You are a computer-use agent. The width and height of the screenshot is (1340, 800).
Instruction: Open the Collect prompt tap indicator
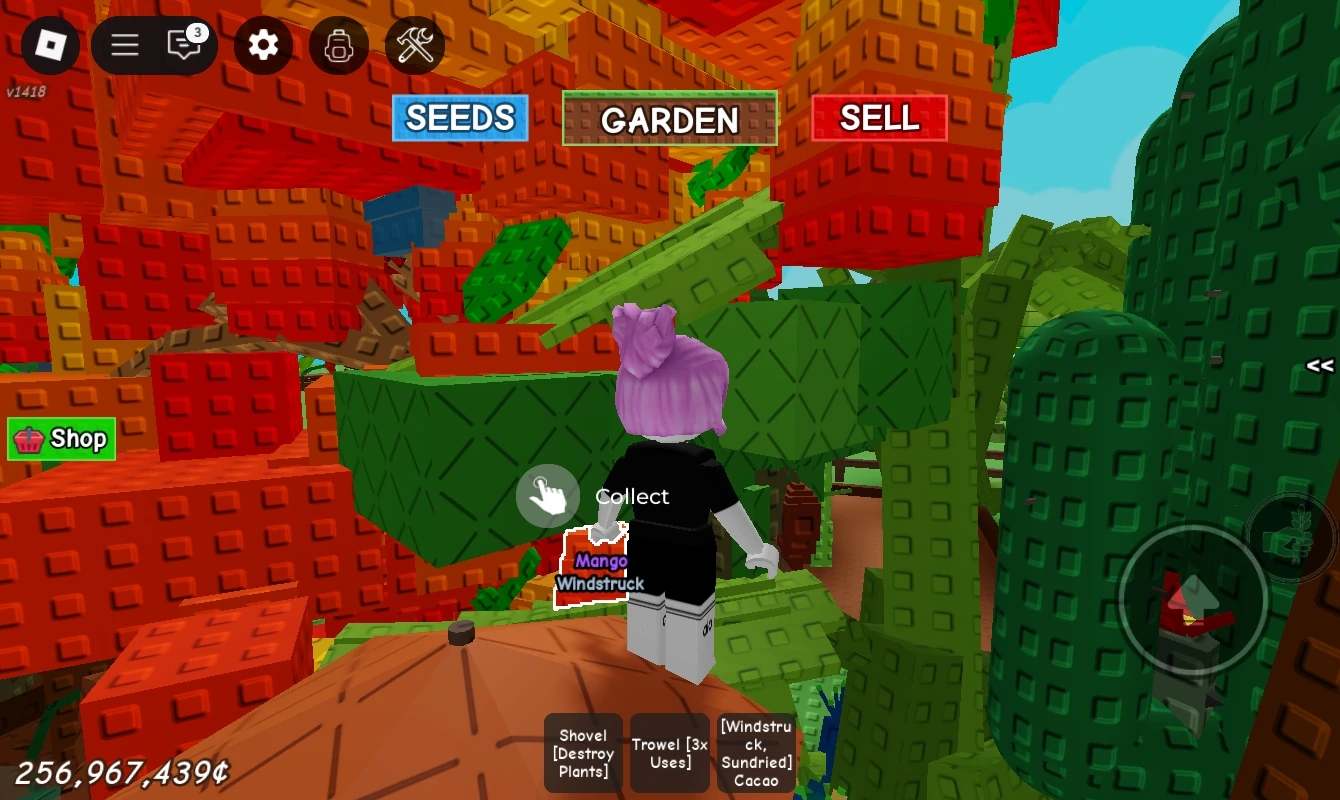click(548, 495)
